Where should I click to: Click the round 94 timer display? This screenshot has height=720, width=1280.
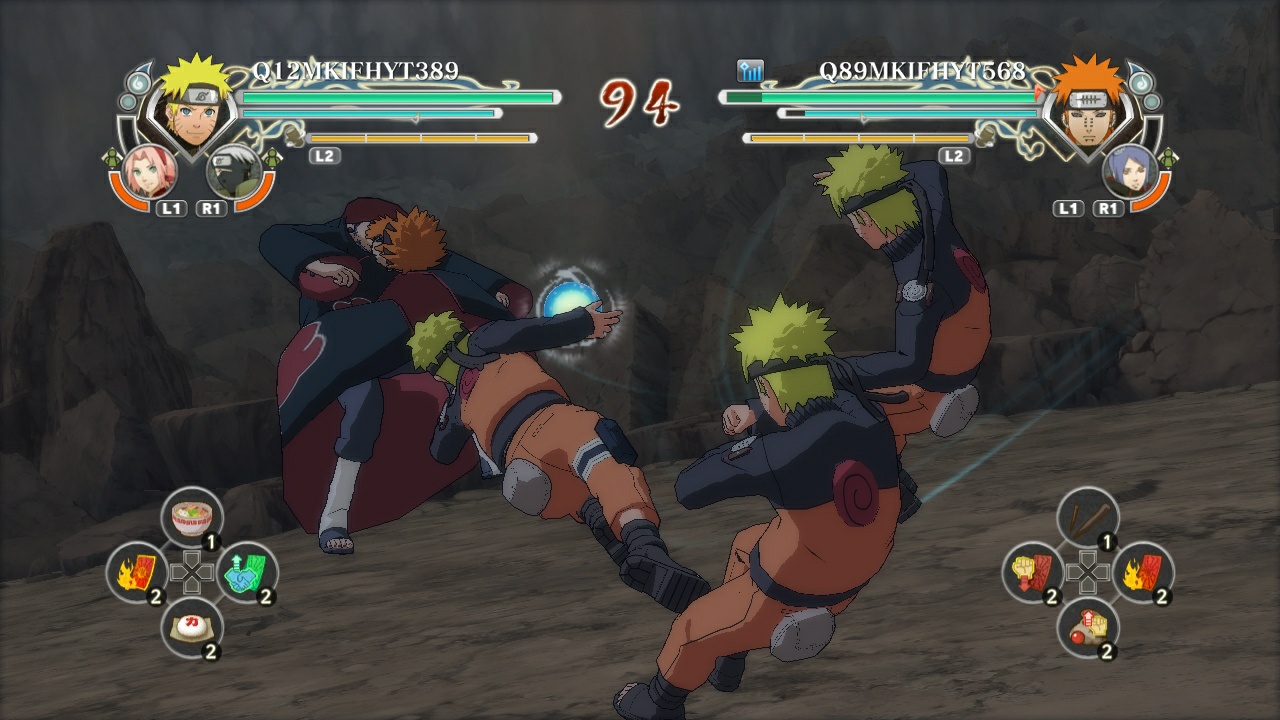point(640,100)
